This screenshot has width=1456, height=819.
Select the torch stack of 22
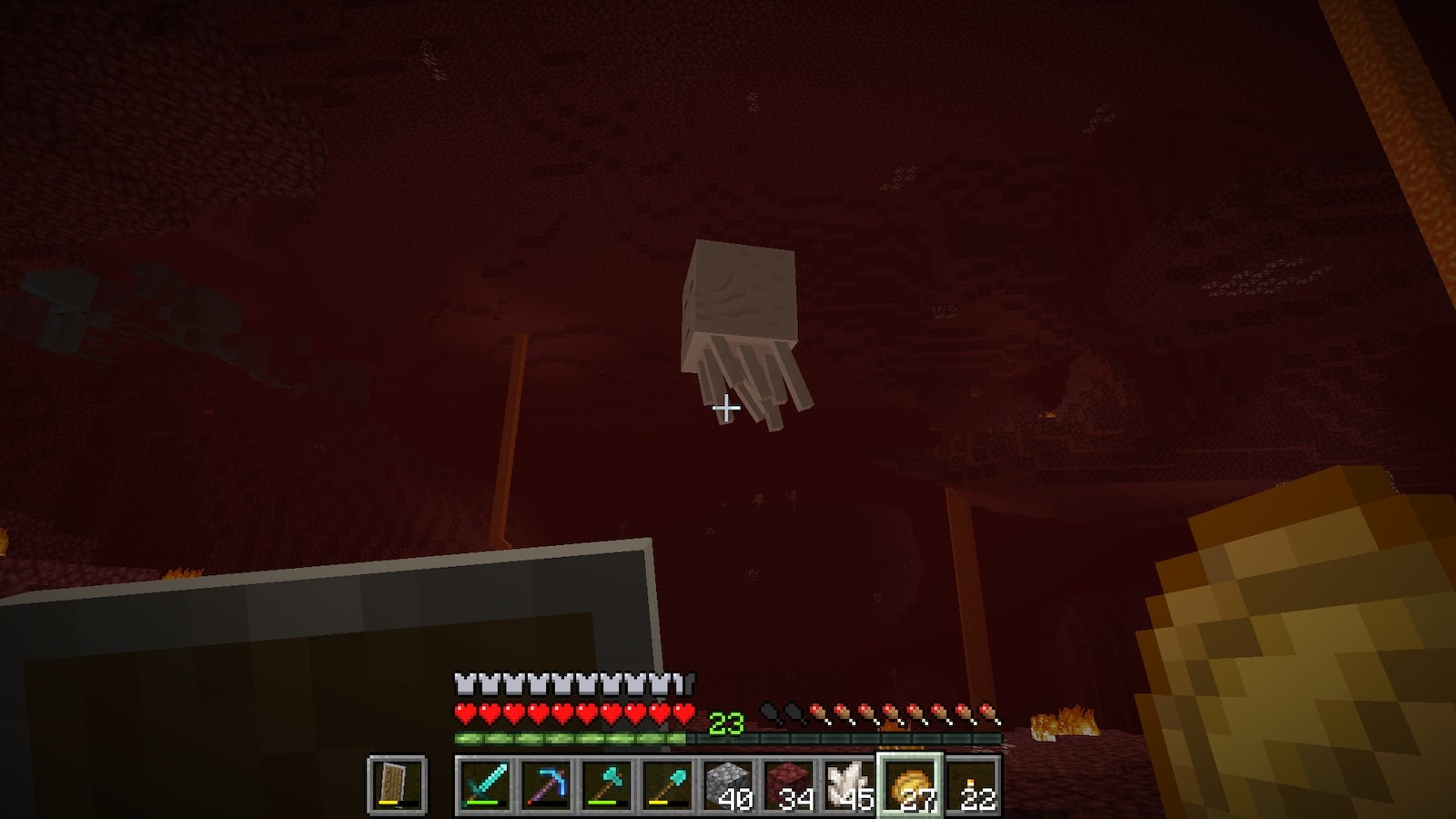[973, 784]
